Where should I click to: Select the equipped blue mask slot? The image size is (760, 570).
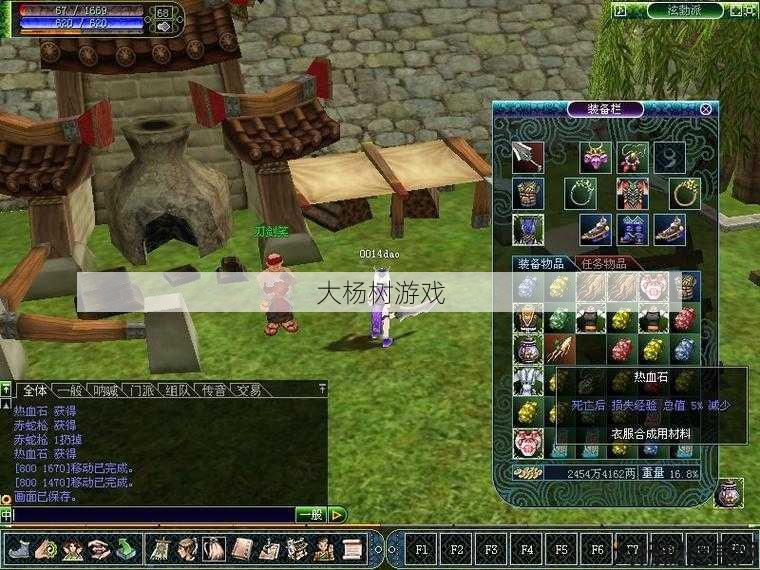tap(528, 229)
